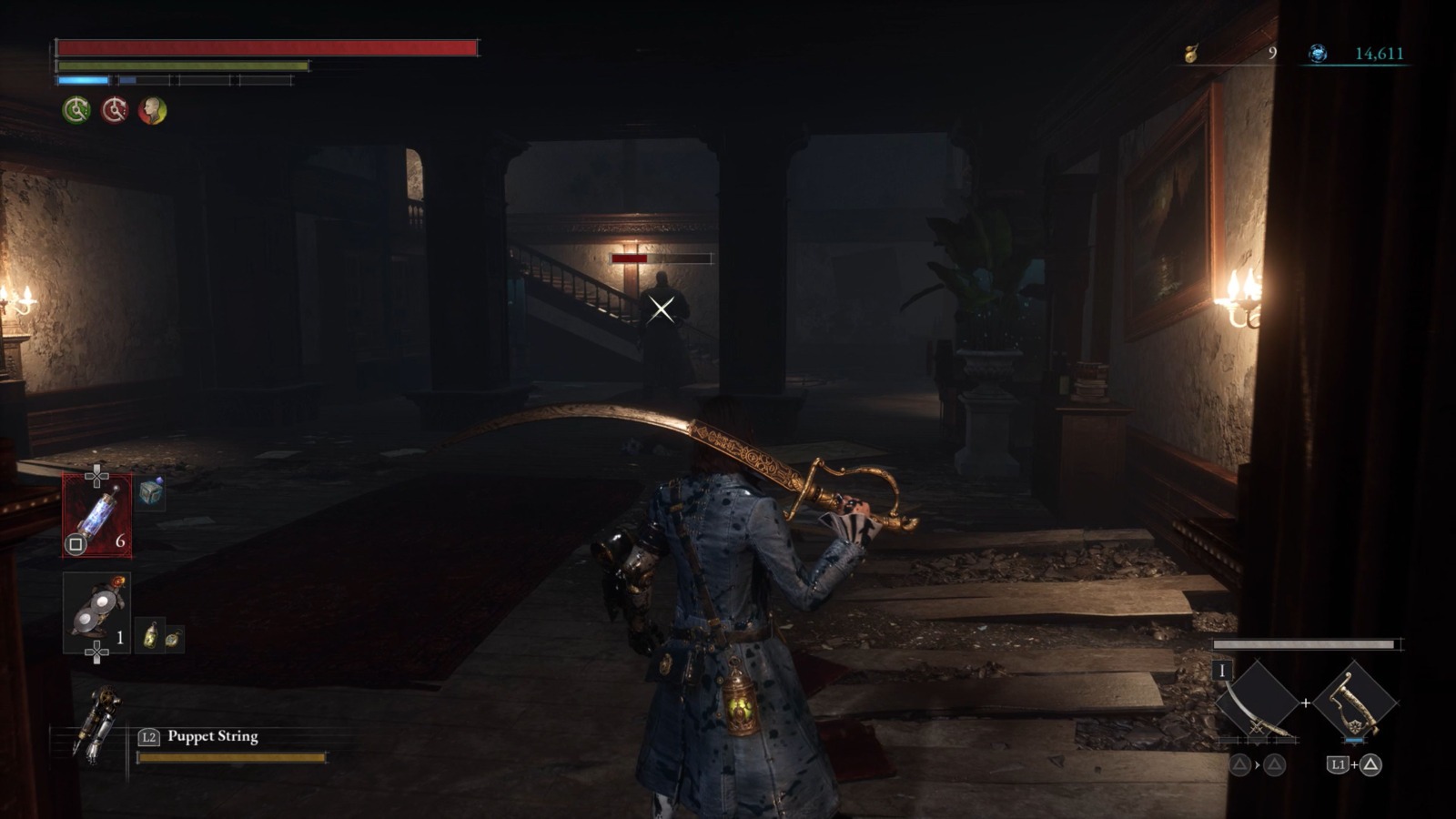Click the cube item beside the Pulse Cell
Screen dimensions: 1456x819
pyautogui.click(x=151, y=492)
